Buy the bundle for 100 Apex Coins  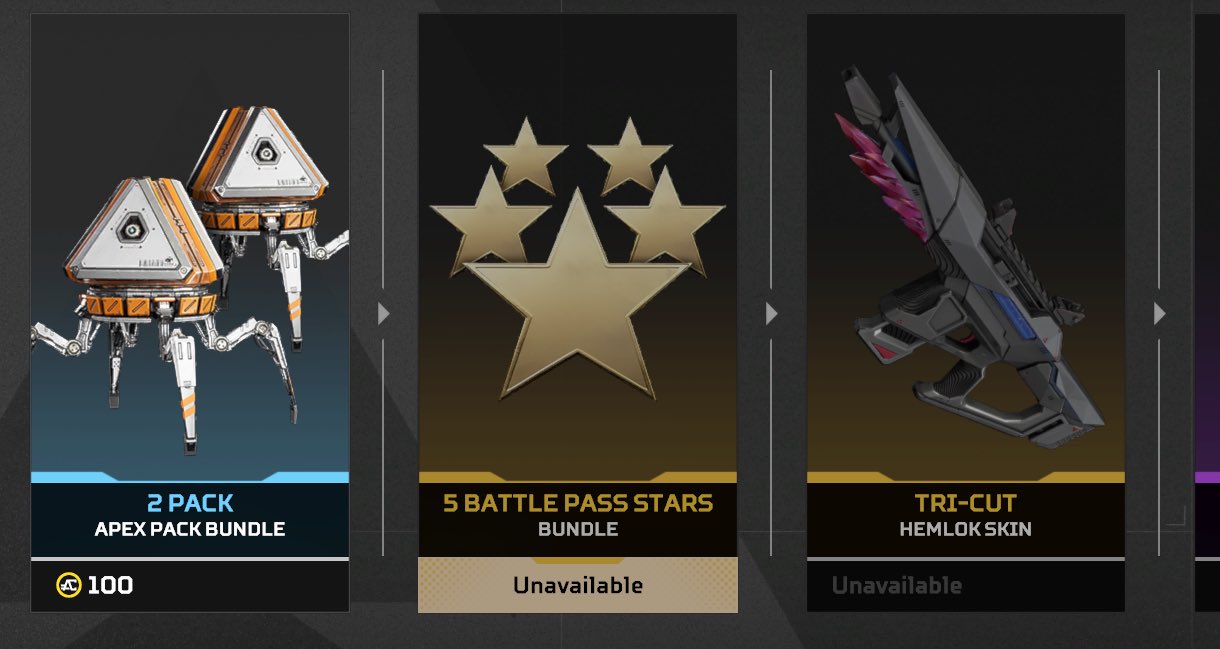[x=190, y=585]
